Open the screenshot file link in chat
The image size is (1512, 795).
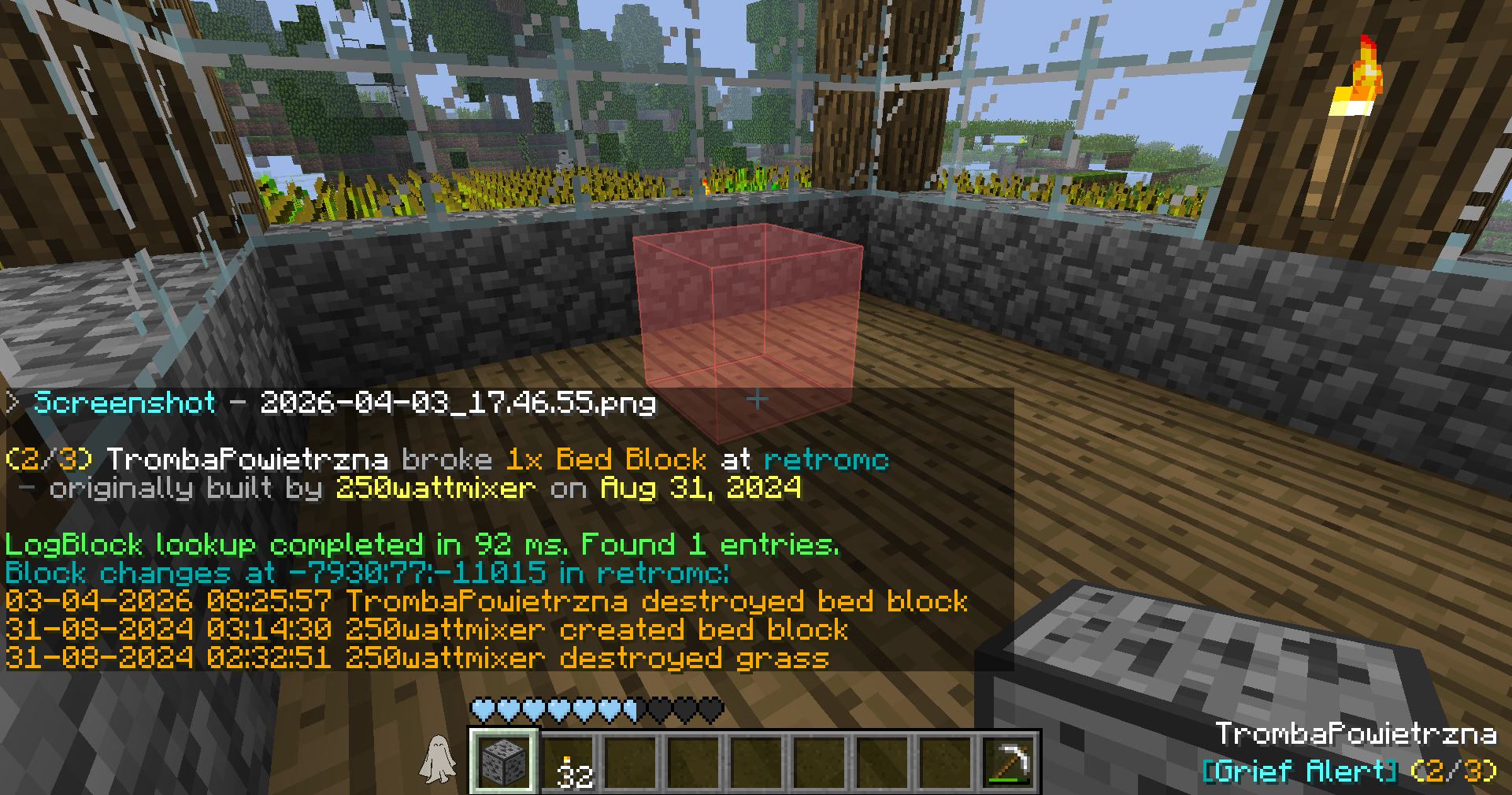[x=457, y=403]
